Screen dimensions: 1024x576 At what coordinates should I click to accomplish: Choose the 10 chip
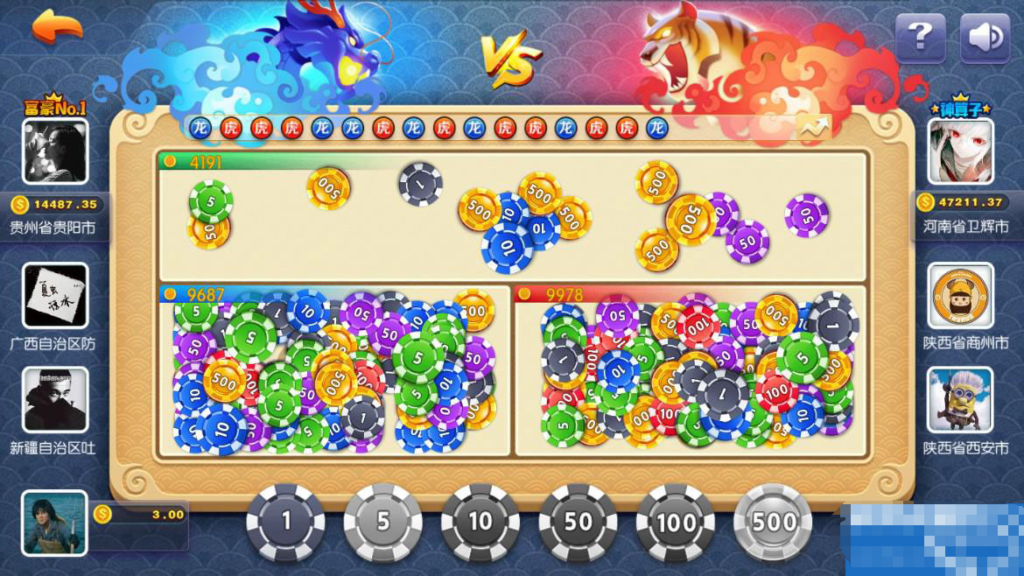[x=480, y=522]
